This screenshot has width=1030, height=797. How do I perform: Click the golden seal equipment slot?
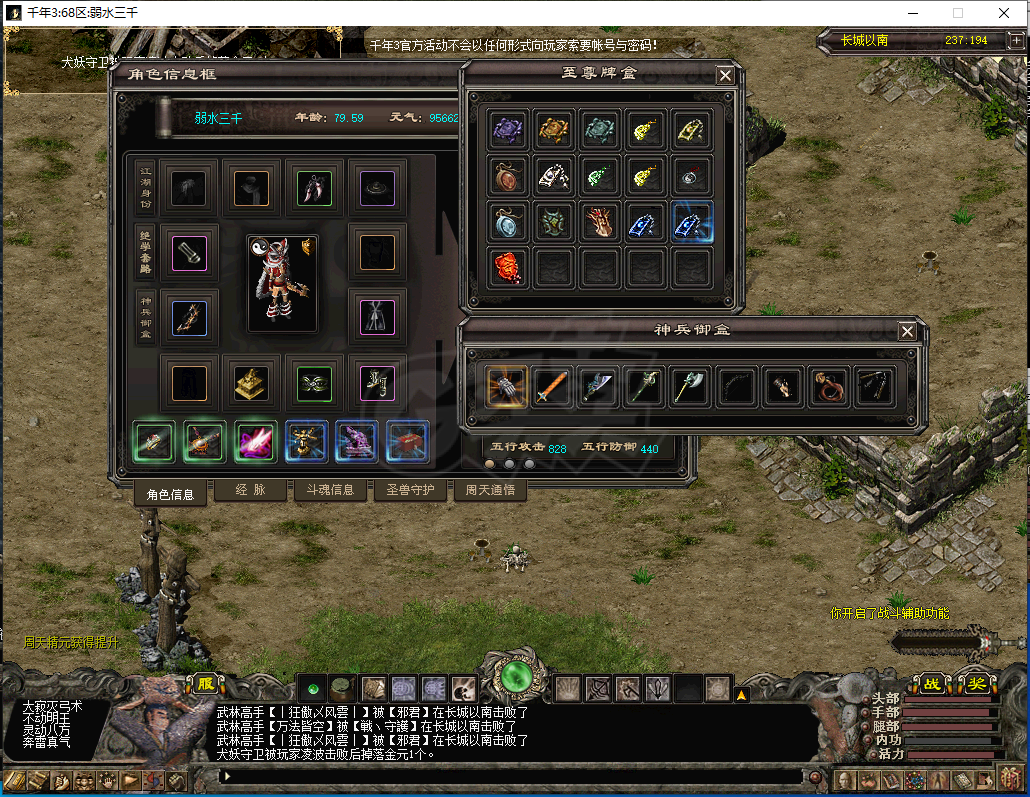pyautogui.click(x=252, y=383)
